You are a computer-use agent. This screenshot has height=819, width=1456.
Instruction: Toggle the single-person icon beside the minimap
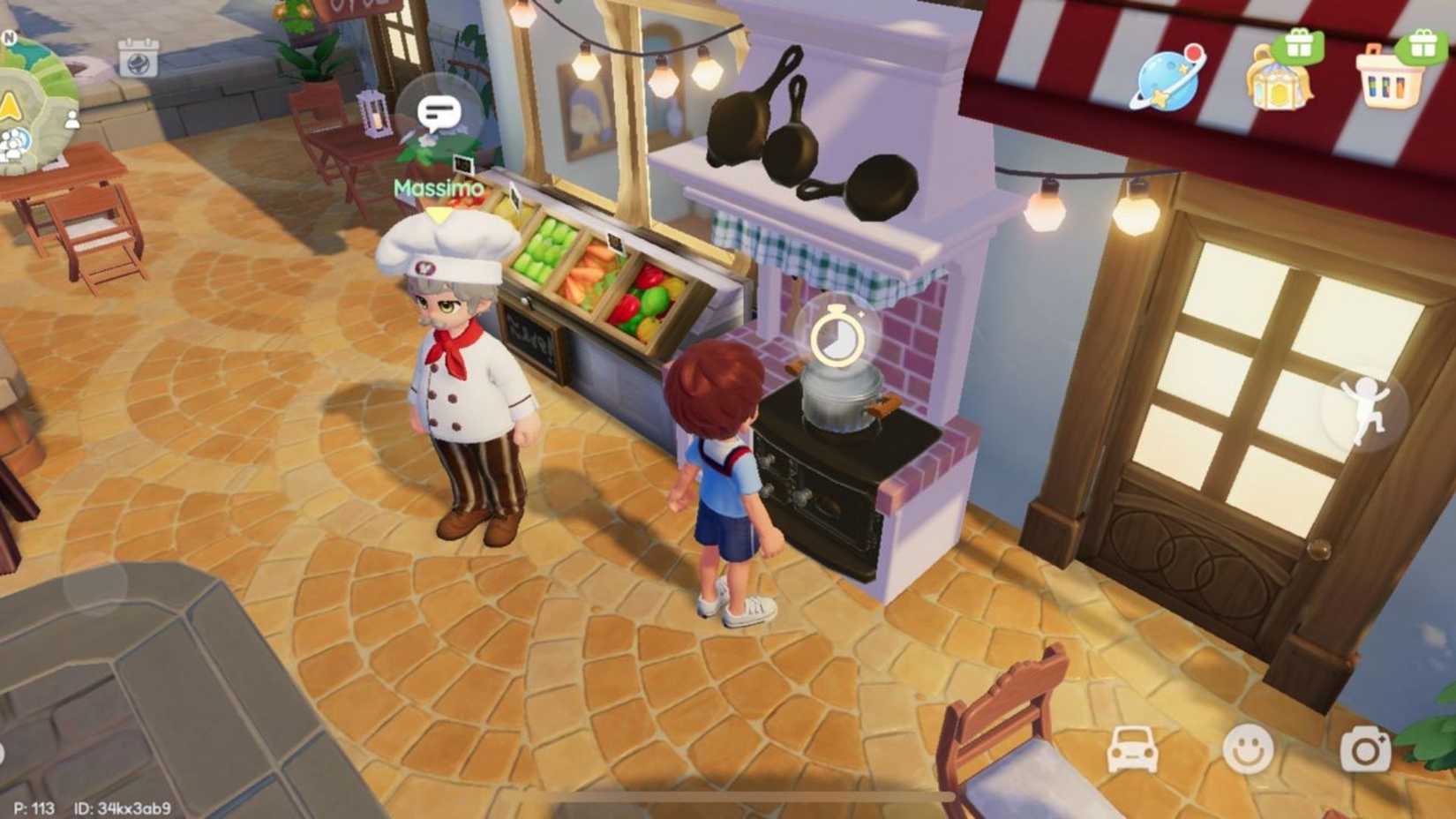click(72, 122)
